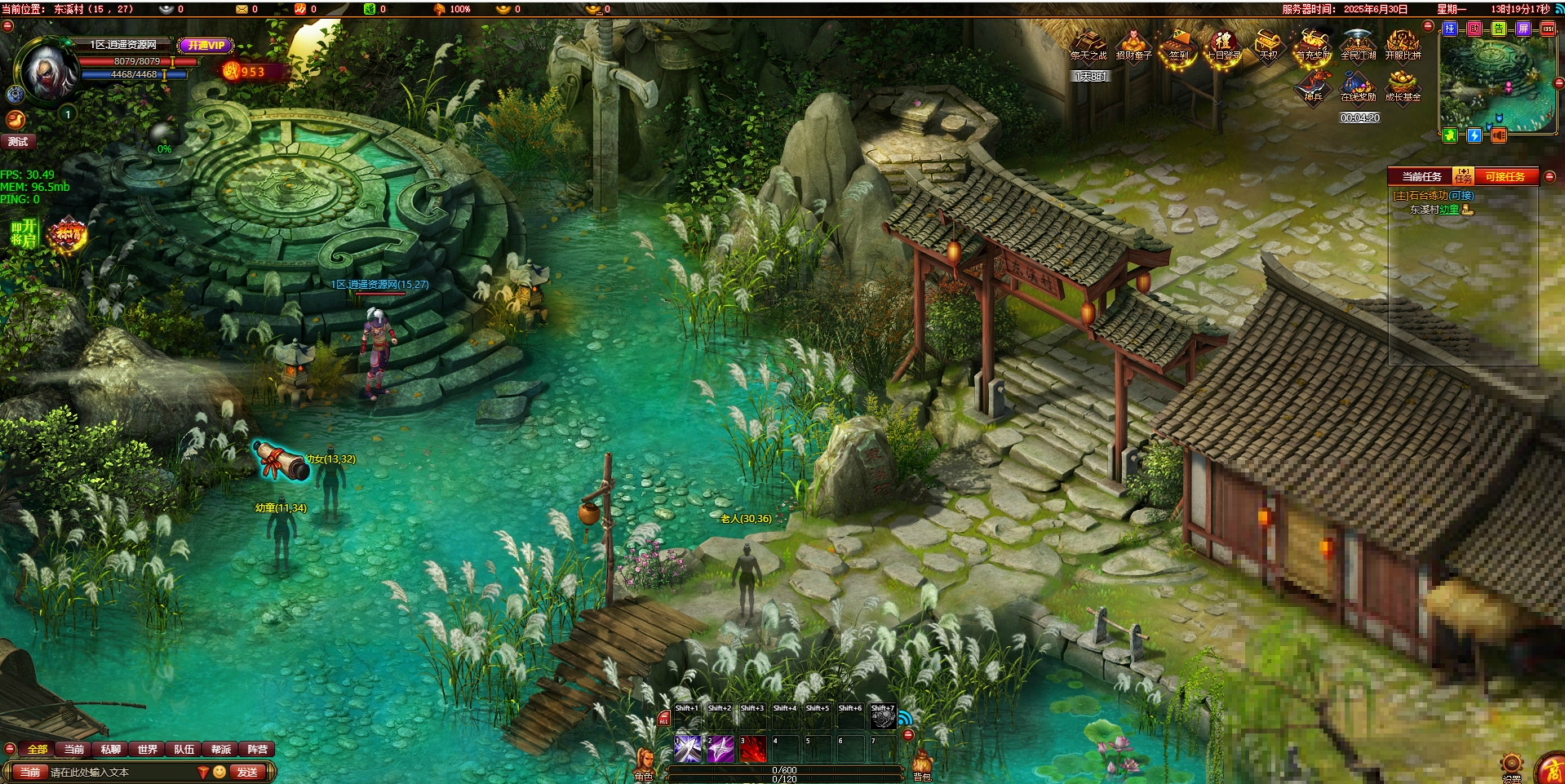Switch chat to the 世界 world channel
1565x784 pixels.
[148, 750]
